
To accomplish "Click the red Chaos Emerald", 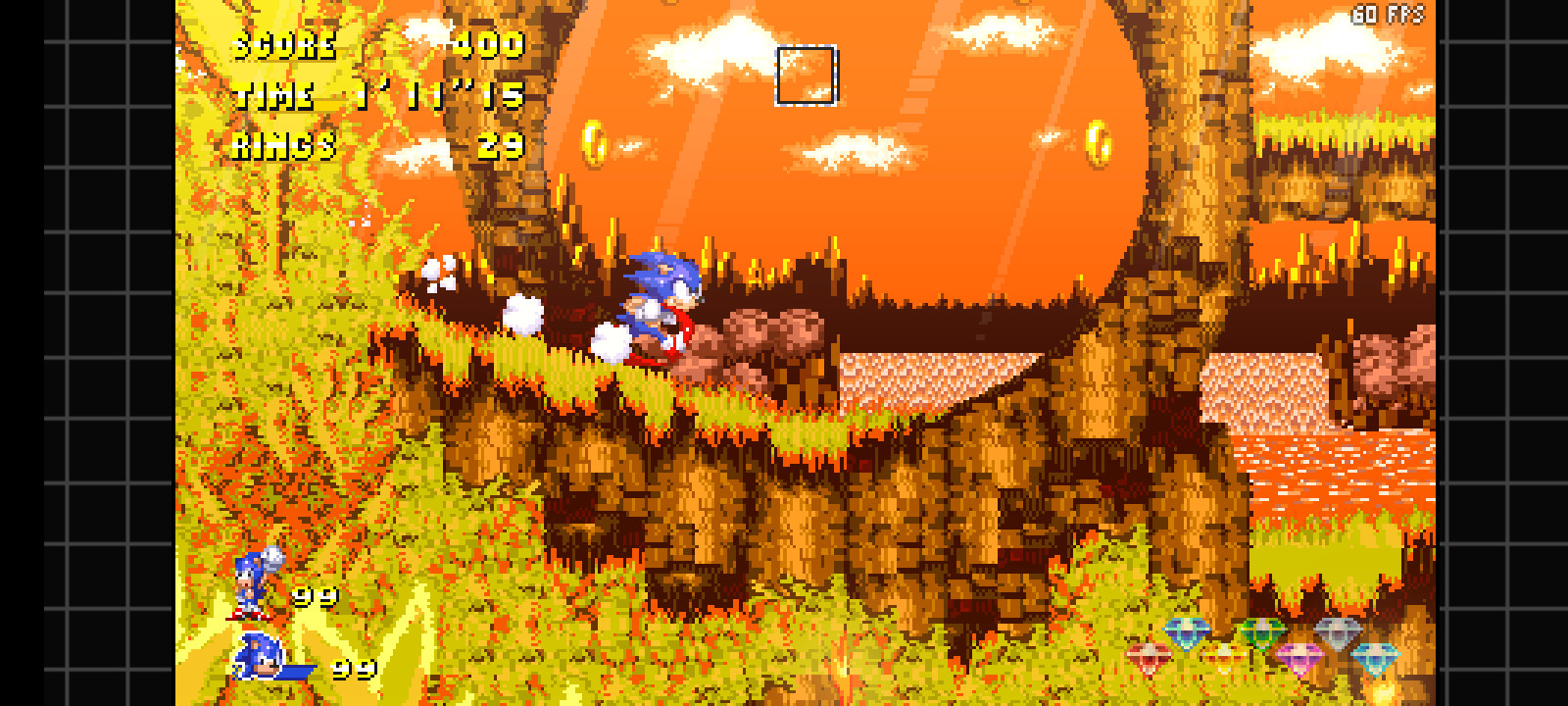I will (x=1149, y=655).
